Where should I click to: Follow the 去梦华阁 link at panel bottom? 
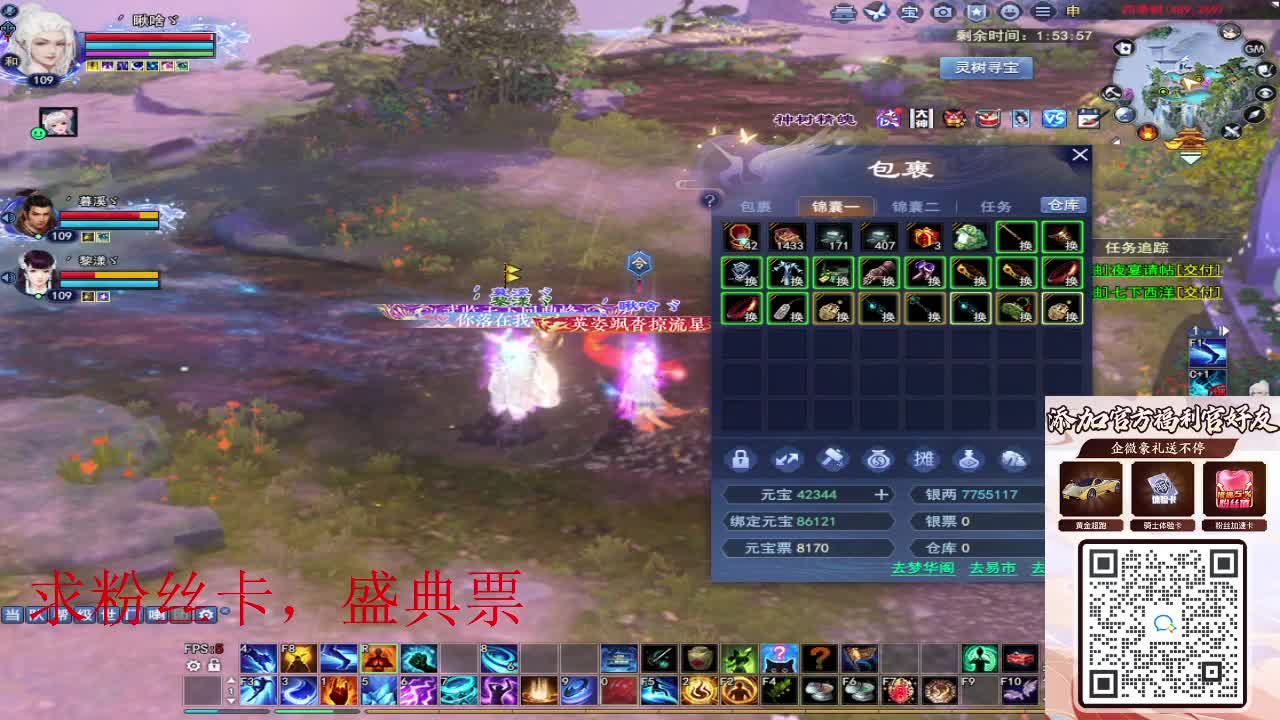click(x=926, y=567)
